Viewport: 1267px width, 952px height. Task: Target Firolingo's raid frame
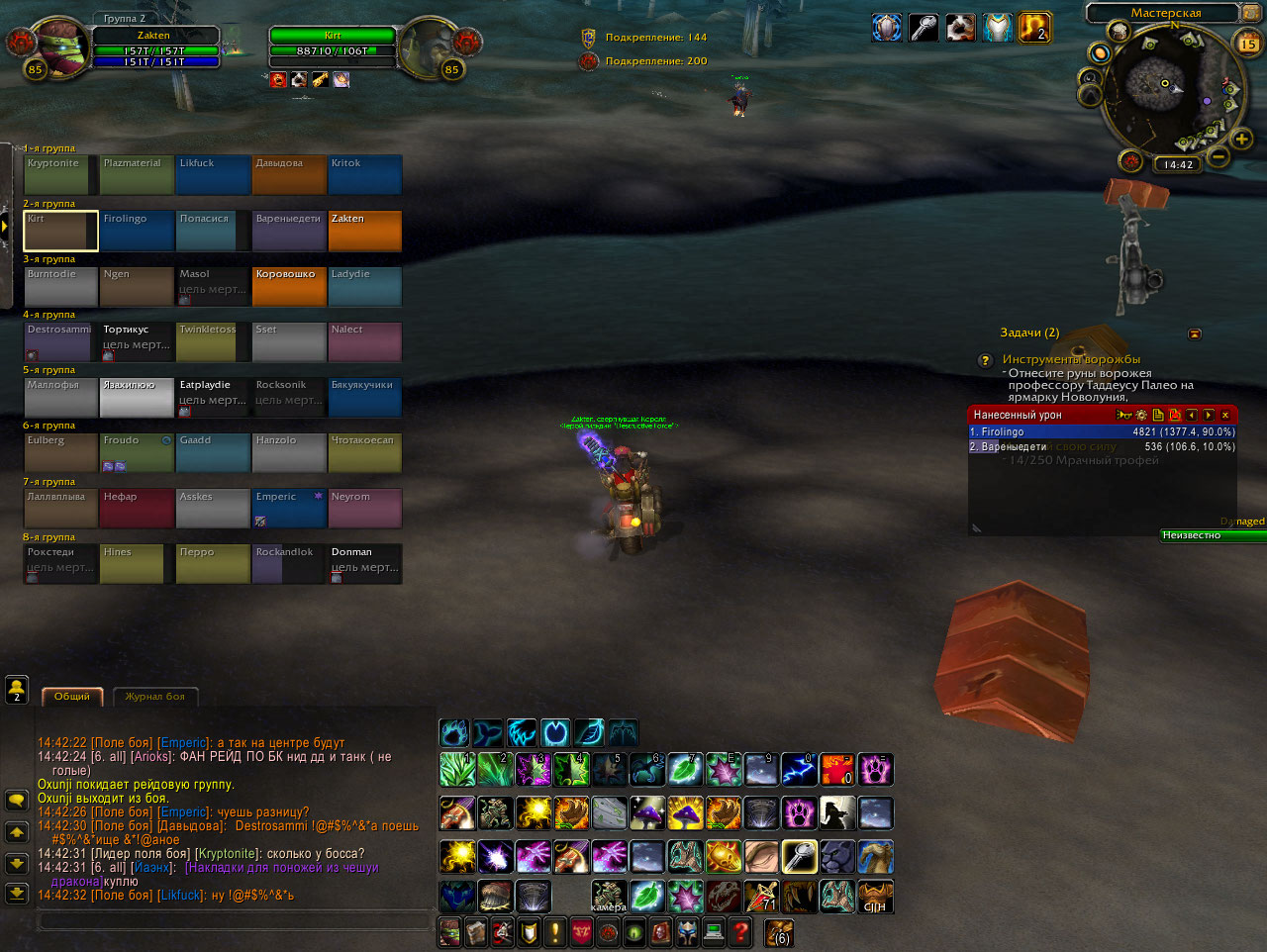pos(137,231)
